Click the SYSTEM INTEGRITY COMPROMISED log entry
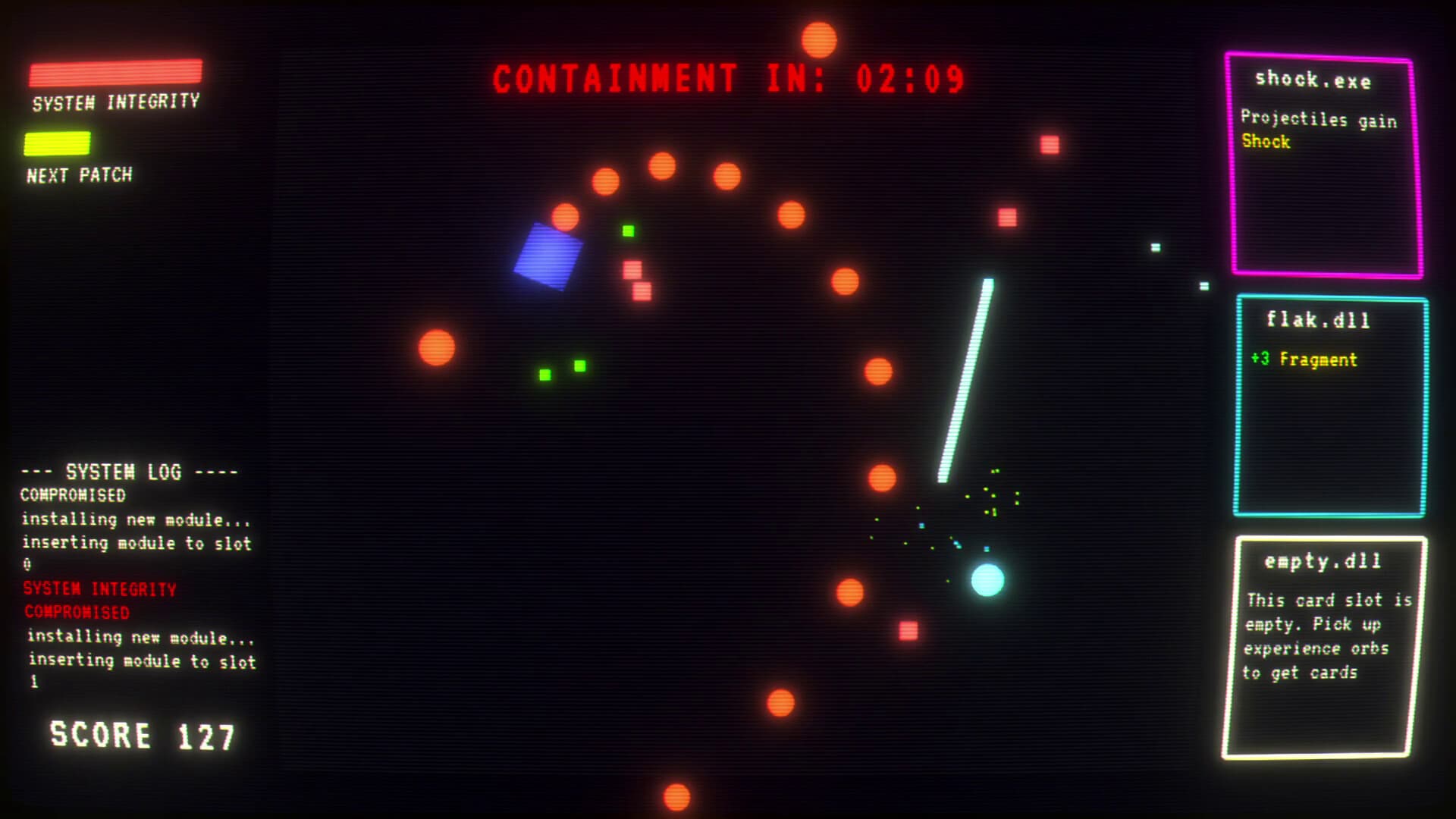Image resolution: width=1456 pixels, height=819 pixels. (99, 600)
